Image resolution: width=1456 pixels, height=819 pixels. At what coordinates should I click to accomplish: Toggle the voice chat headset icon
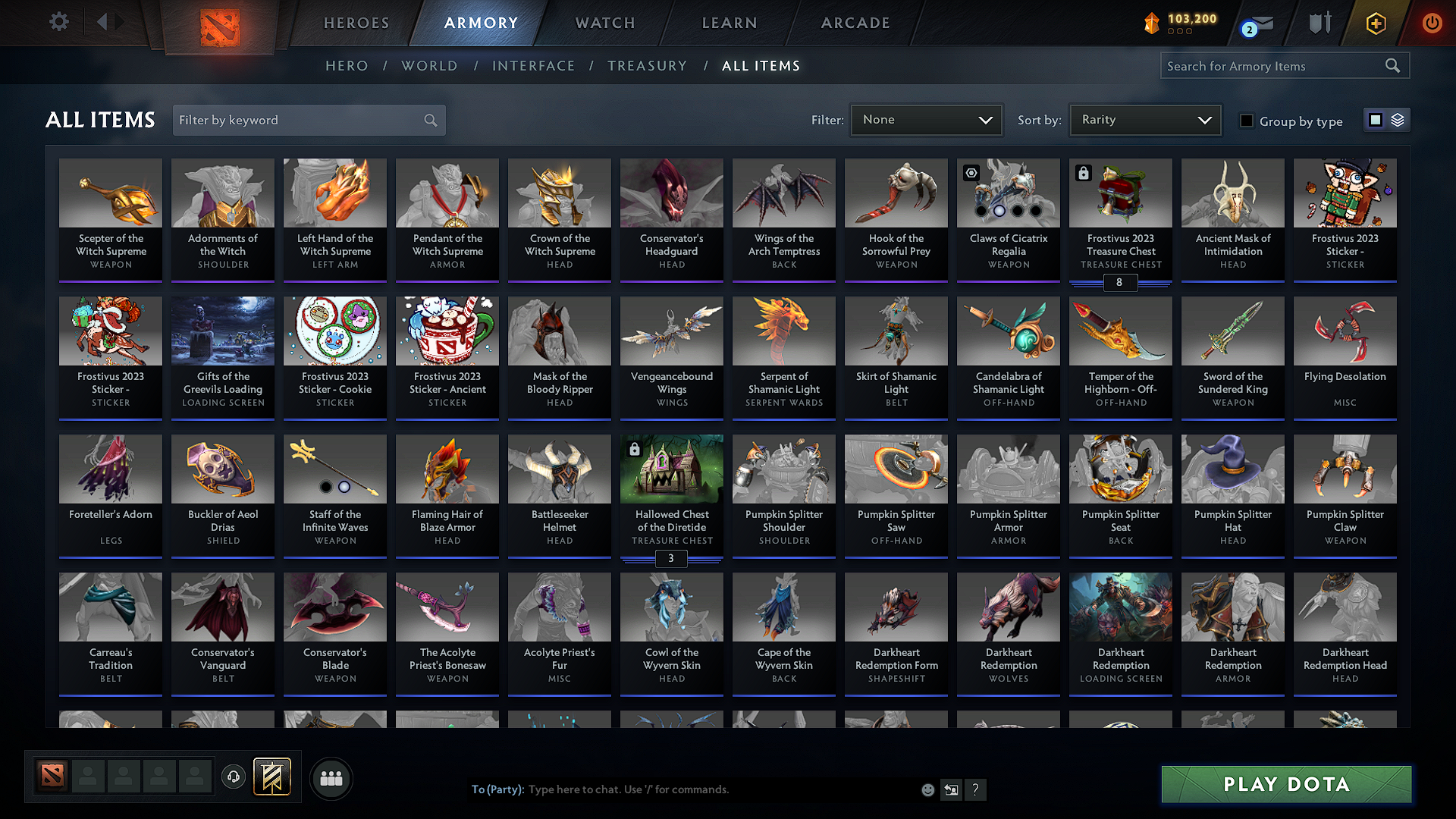tap(234, 777)
